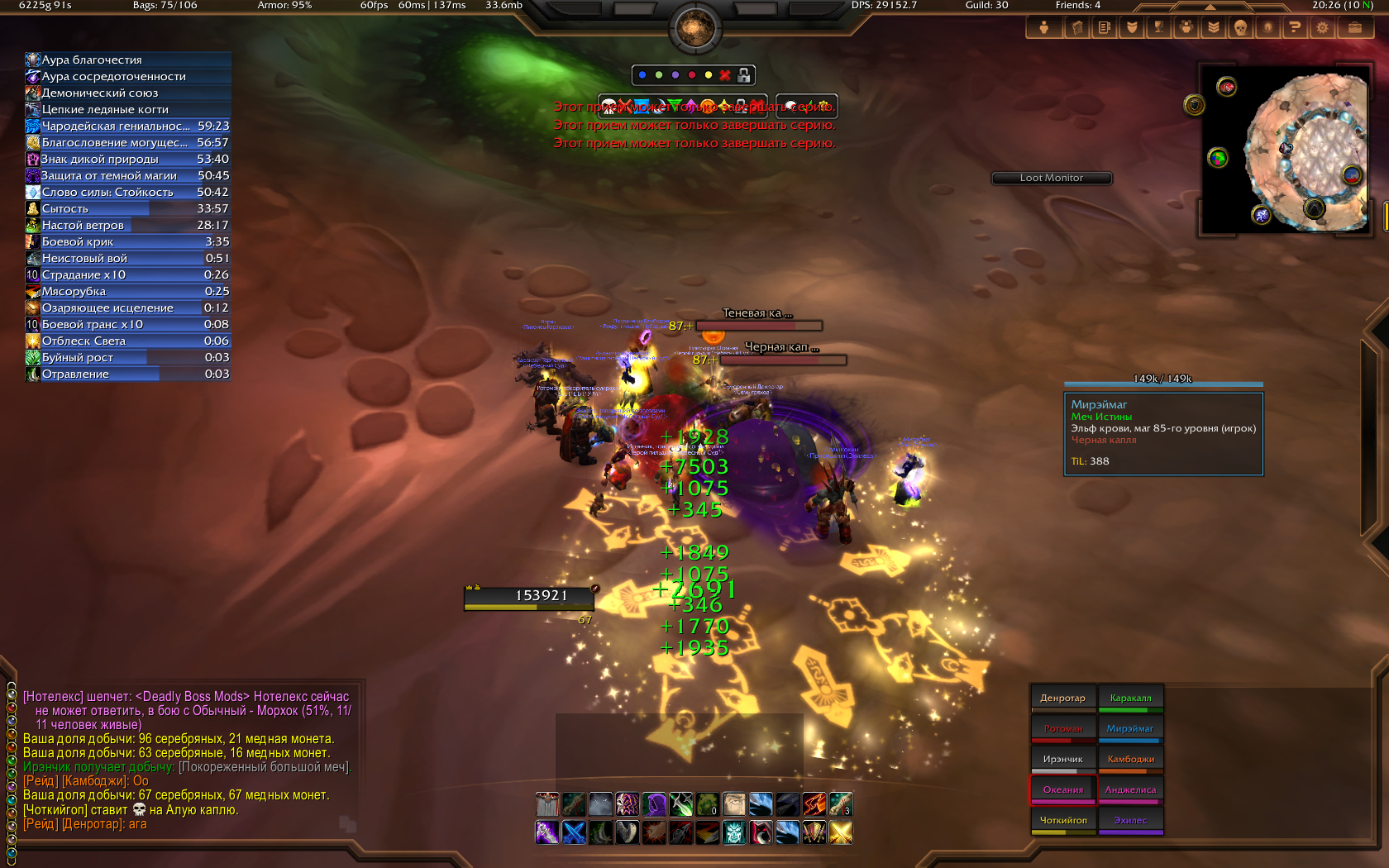Screen dimensions: 1389x868
Task: Click the skull icon in the micro menu
Action: (1239, 27)
